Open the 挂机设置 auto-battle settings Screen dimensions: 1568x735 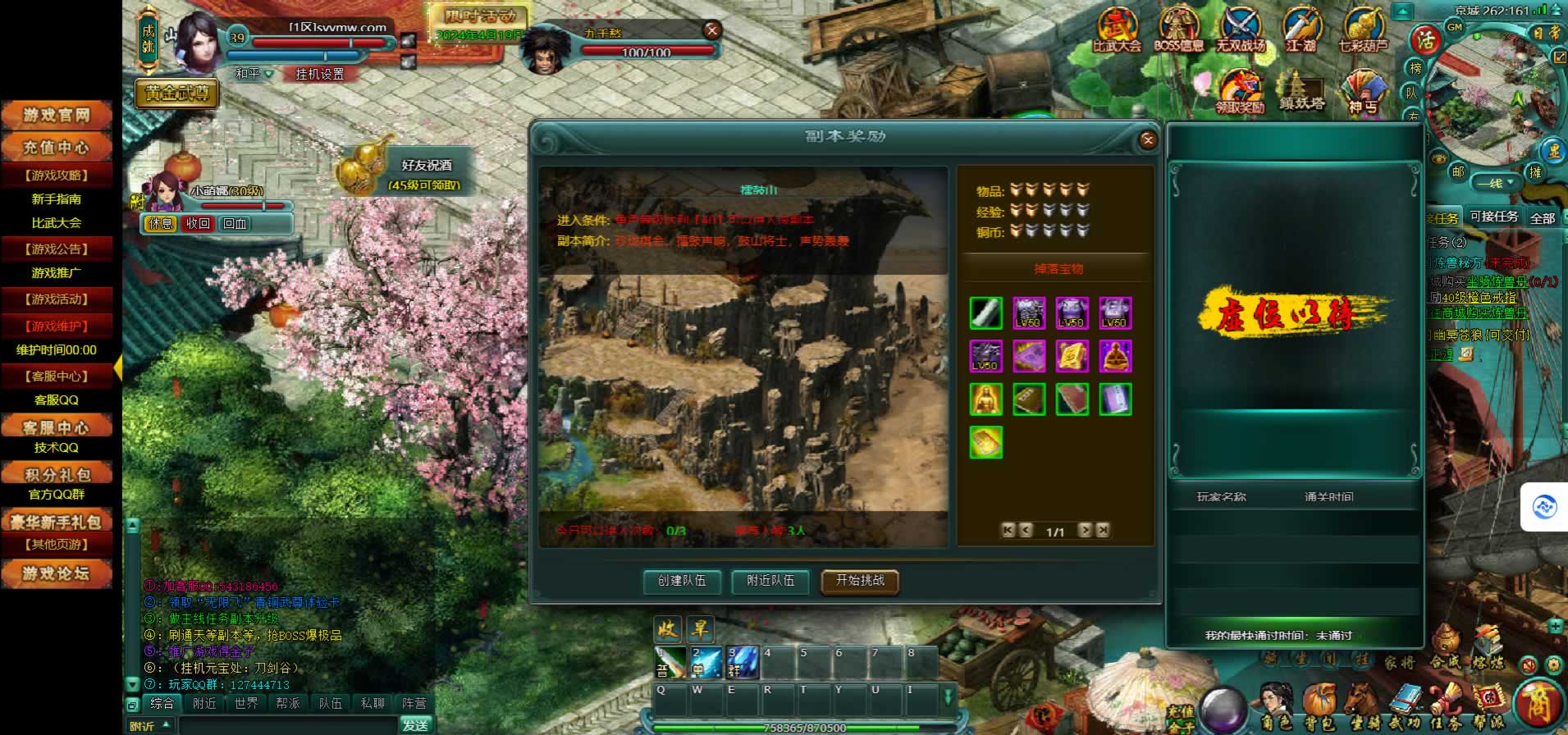320,74
